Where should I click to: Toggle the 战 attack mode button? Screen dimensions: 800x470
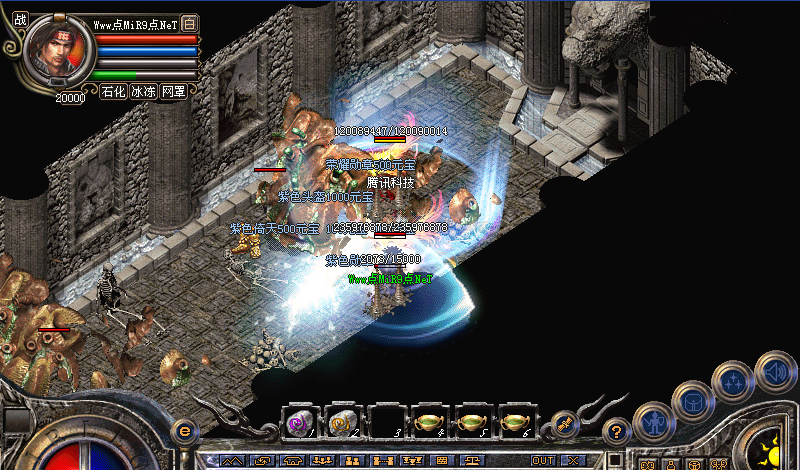pos(21,18)
